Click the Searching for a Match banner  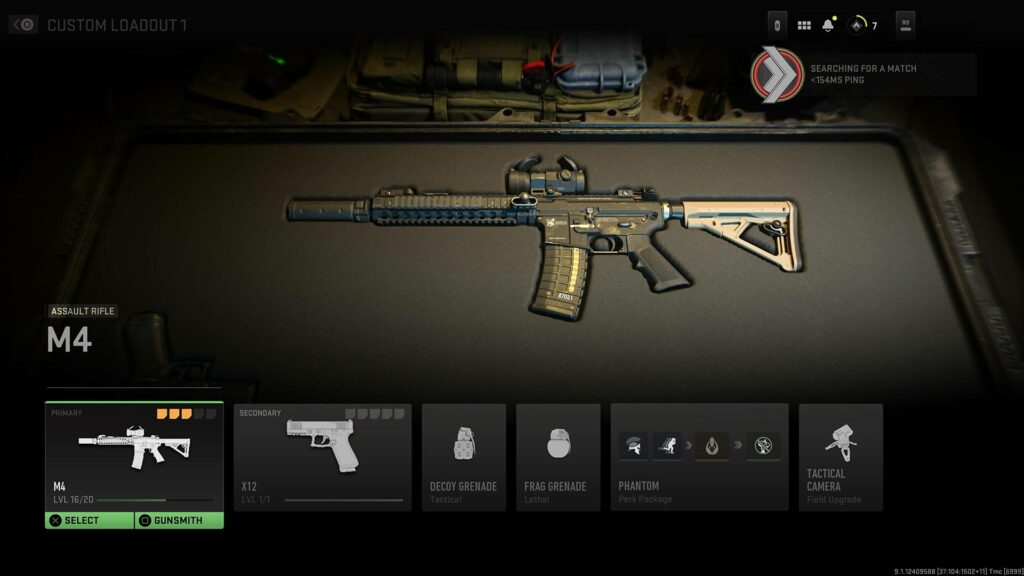(x=863, y=74)
